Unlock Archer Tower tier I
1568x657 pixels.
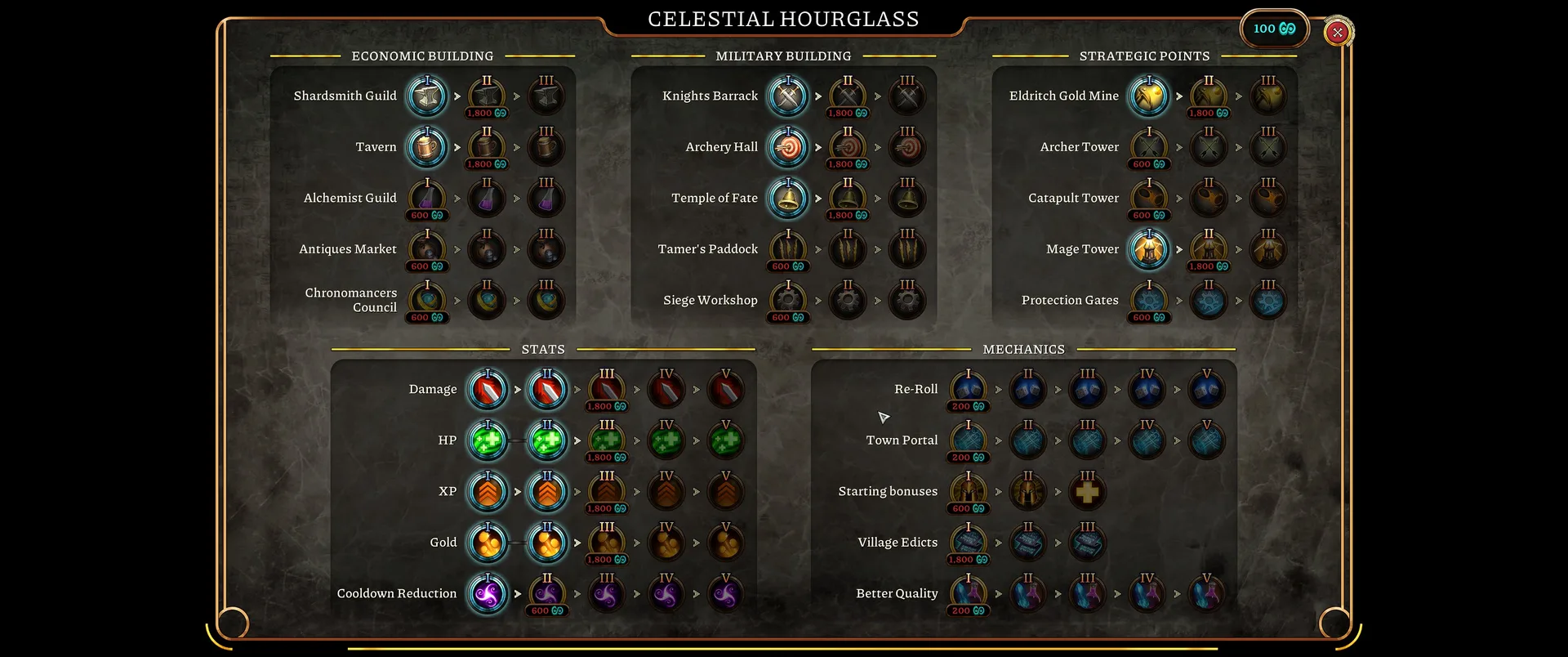click(x=1149, y=148)
